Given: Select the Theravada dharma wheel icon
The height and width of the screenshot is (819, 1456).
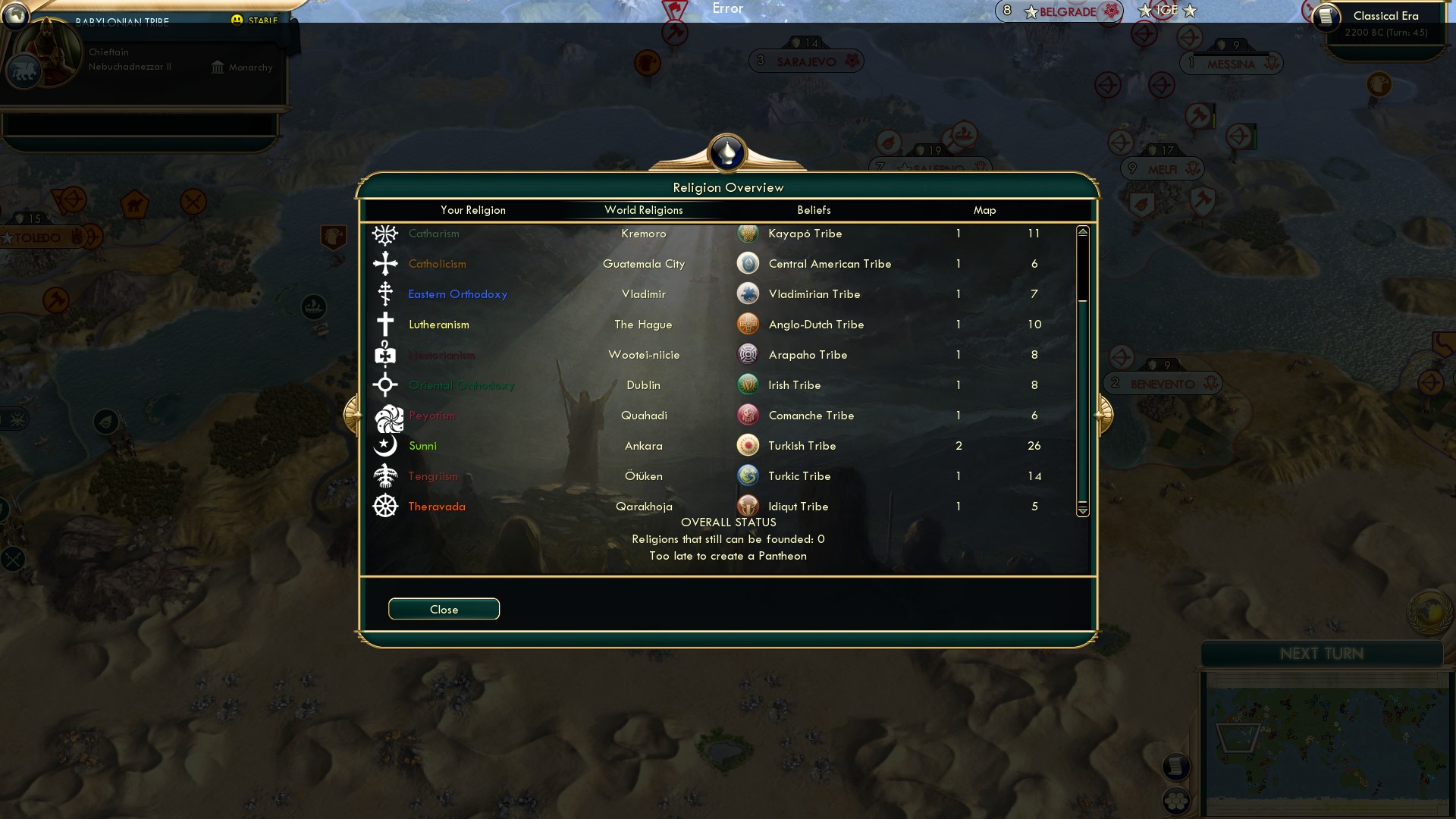Looking at the screenshot, I should [385, 506].
